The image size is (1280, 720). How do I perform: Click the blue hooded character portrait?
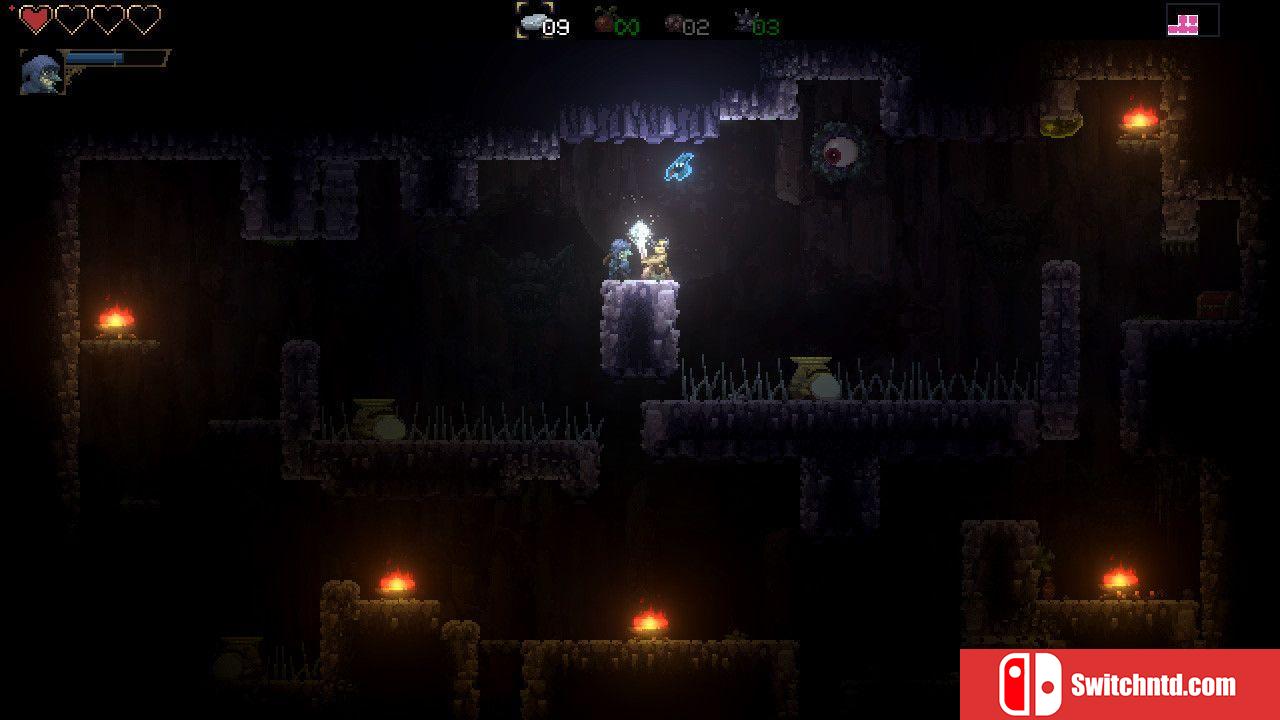tap(42, 73)
